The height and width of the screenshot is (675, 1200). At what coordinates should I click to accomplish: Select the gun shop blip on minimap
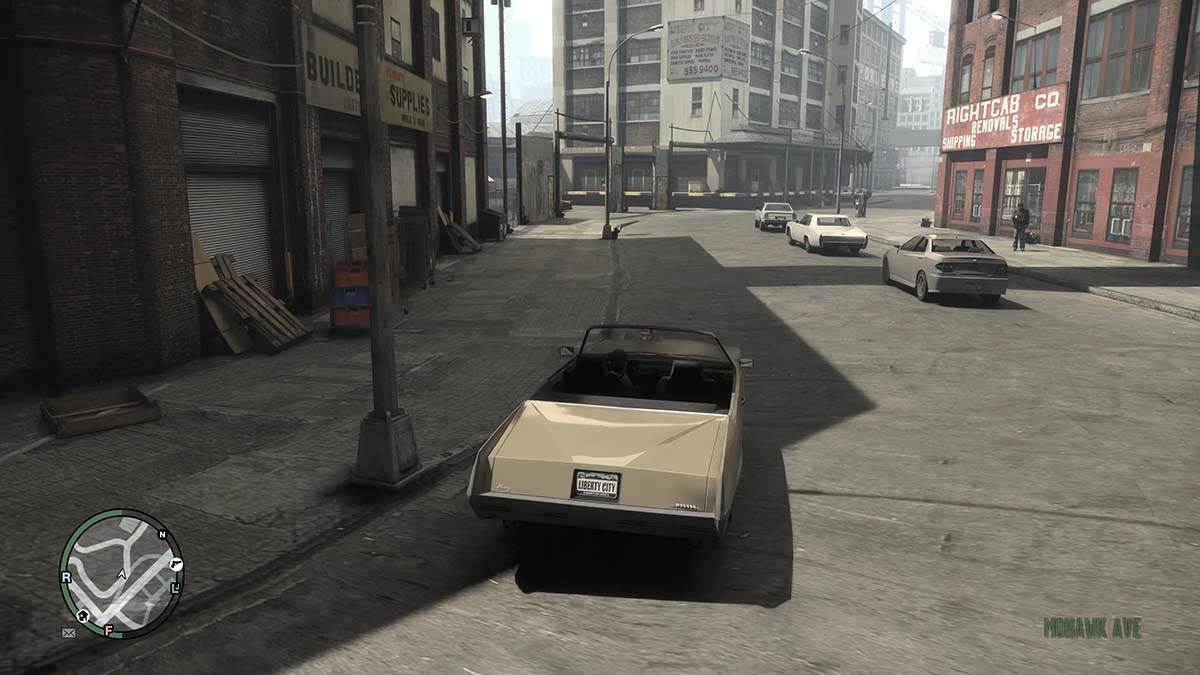(176, 565)
